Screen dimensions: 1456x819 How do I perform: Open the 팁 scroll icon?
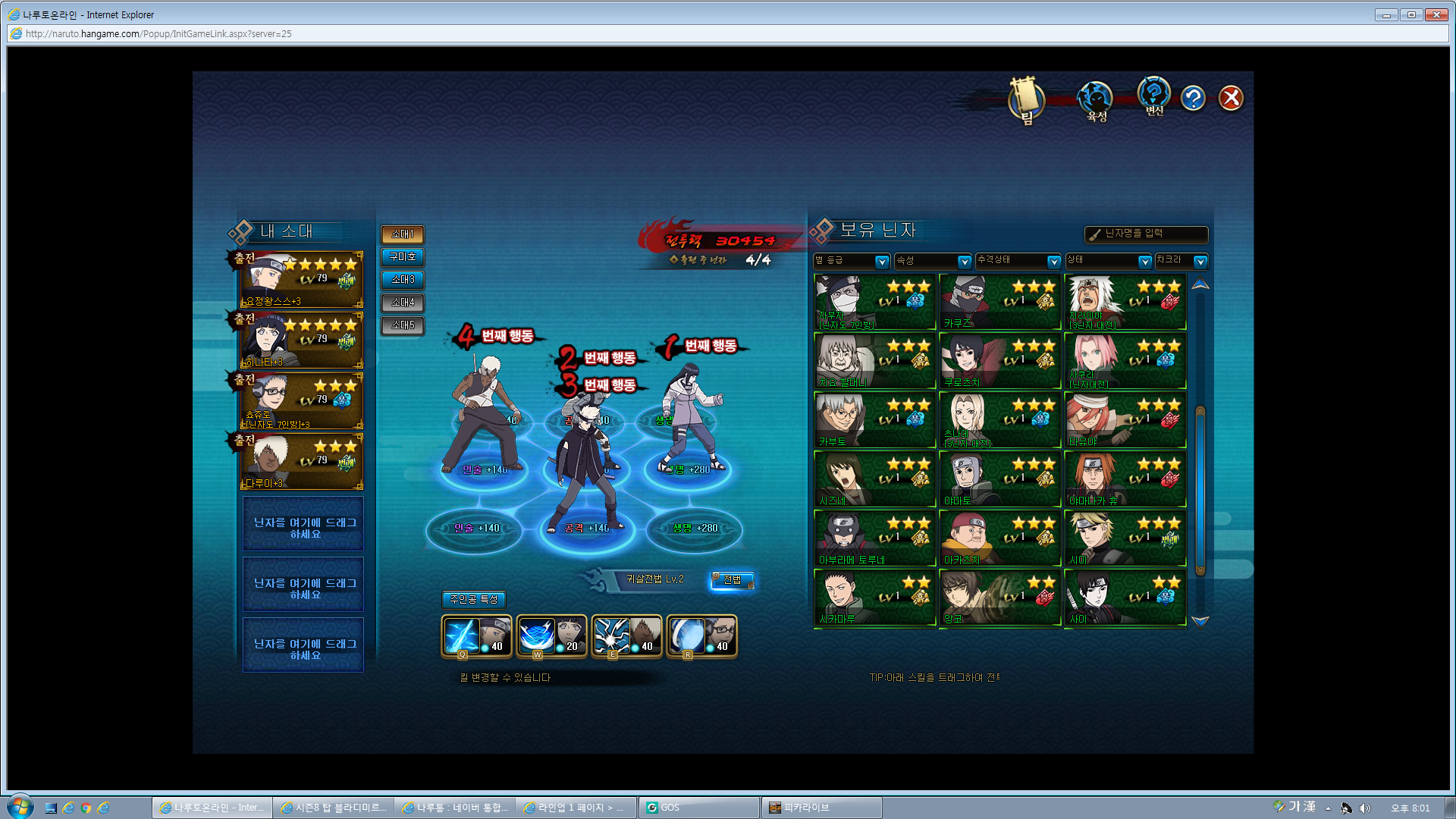pyautogui.click(x=1026, y=99)
